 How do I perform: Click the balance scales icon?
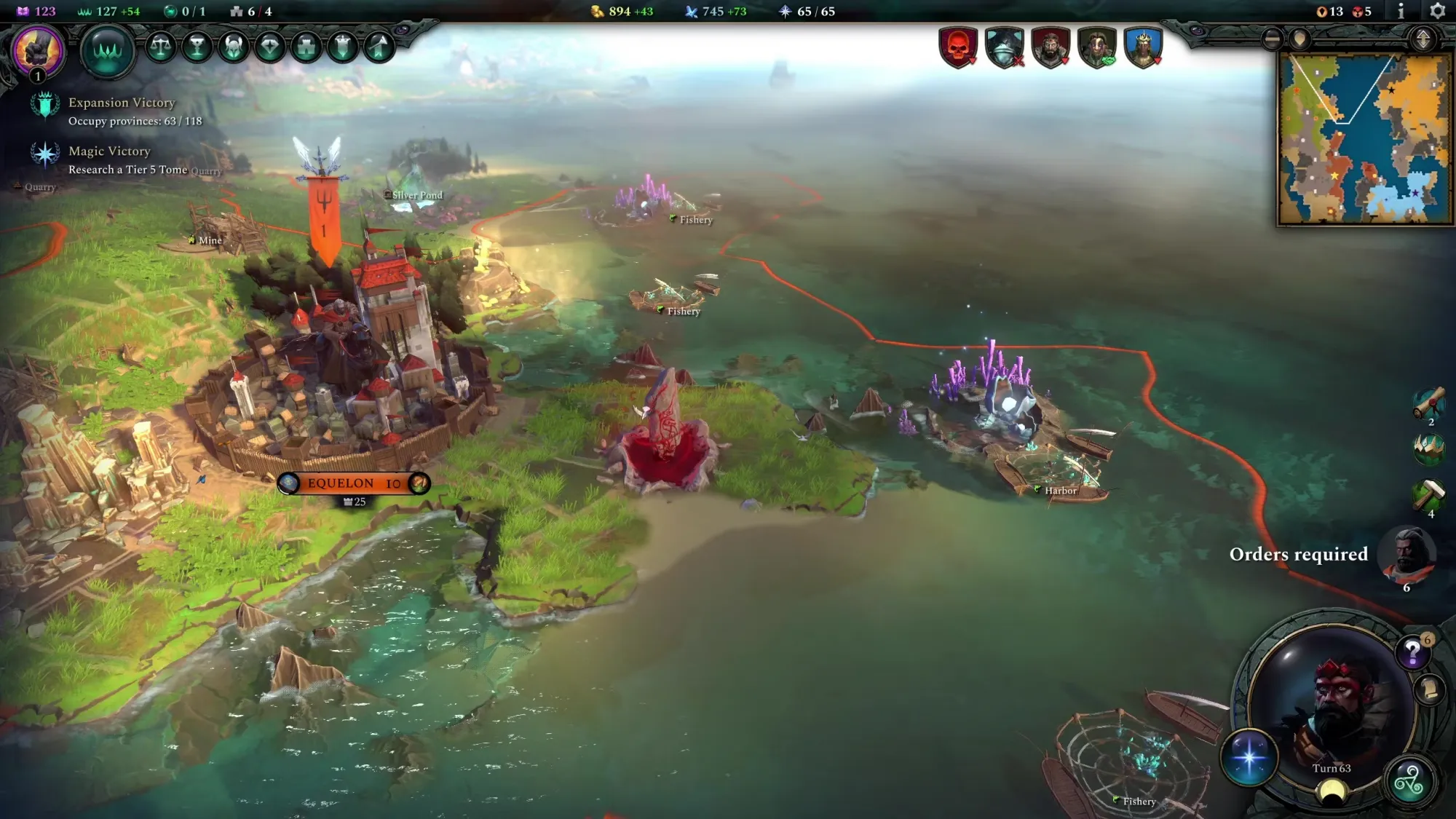(x=161, y=47)
